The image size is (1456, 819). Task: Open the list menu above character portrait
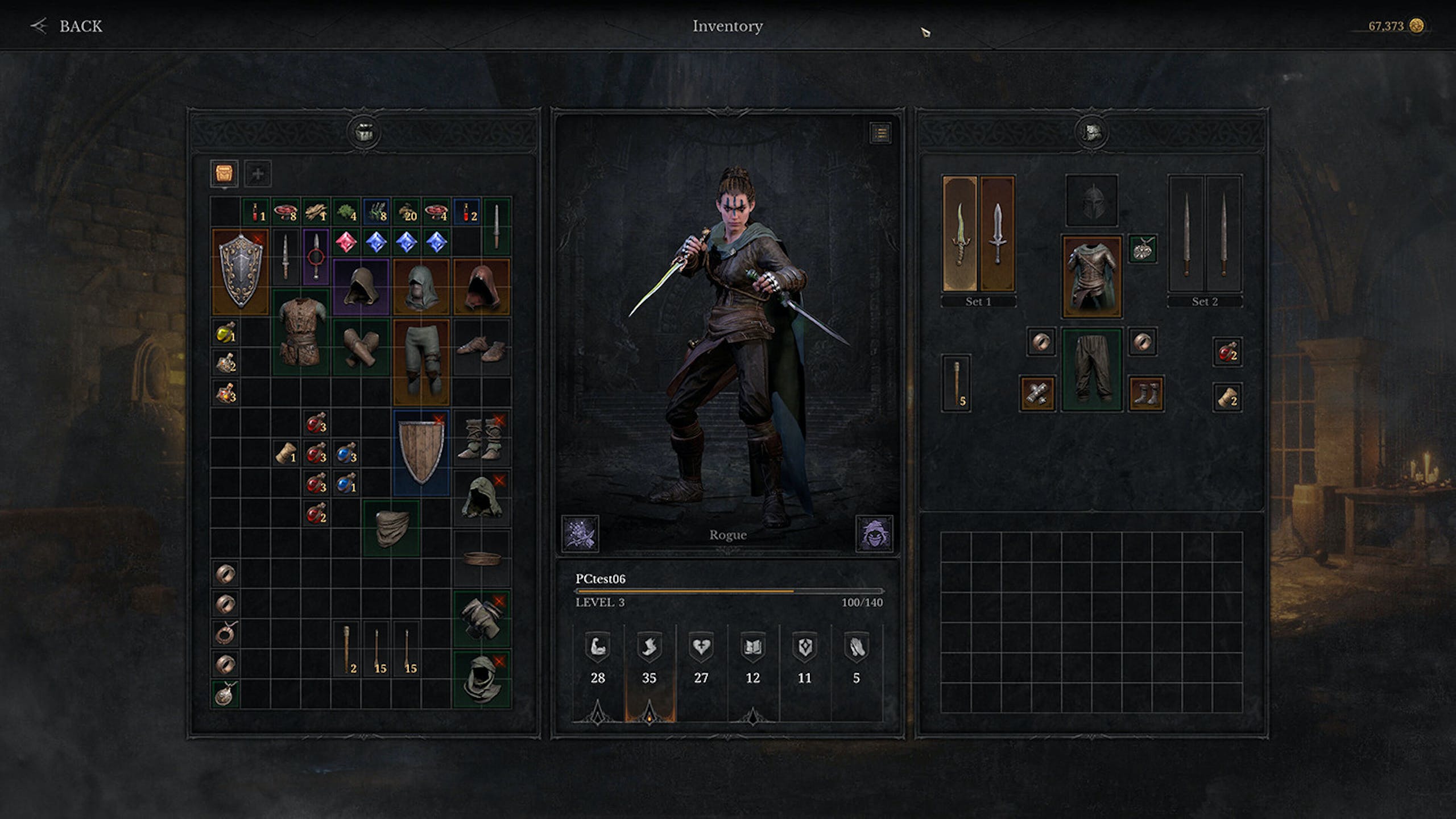pyautogui.click(x=880, y=134)
